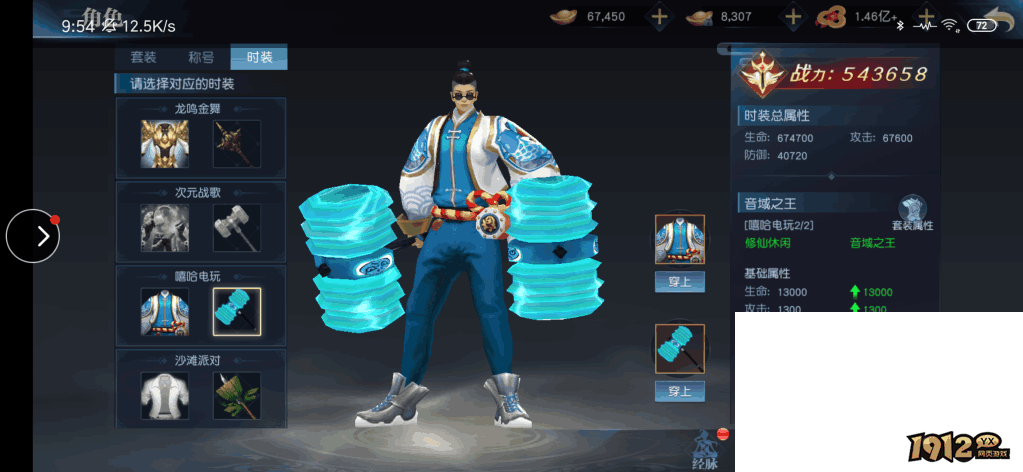Switch to the 套装 tab
Screen dimensions: 1023x472
(143, 57)
